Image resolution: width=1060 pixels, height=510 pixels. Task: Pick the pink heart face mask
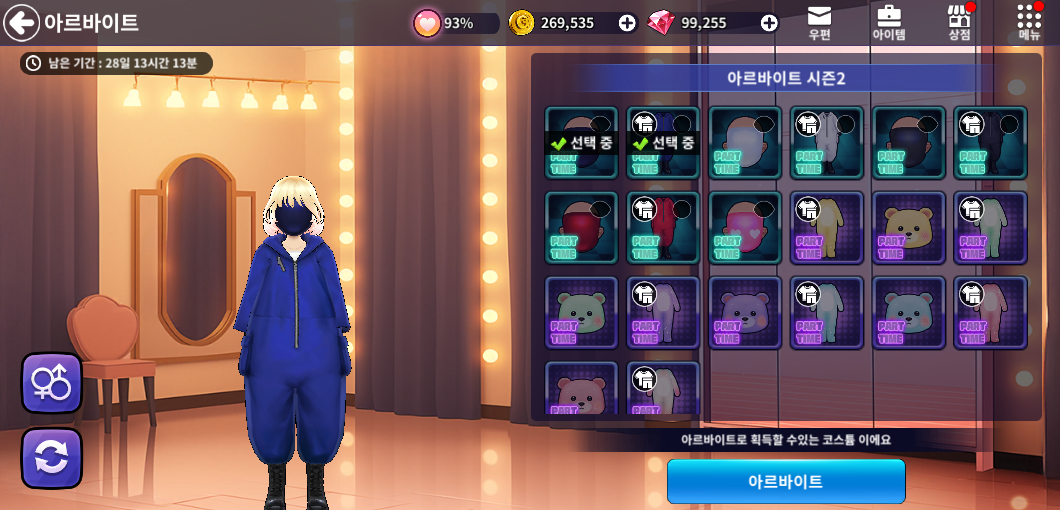pos(745,228)
